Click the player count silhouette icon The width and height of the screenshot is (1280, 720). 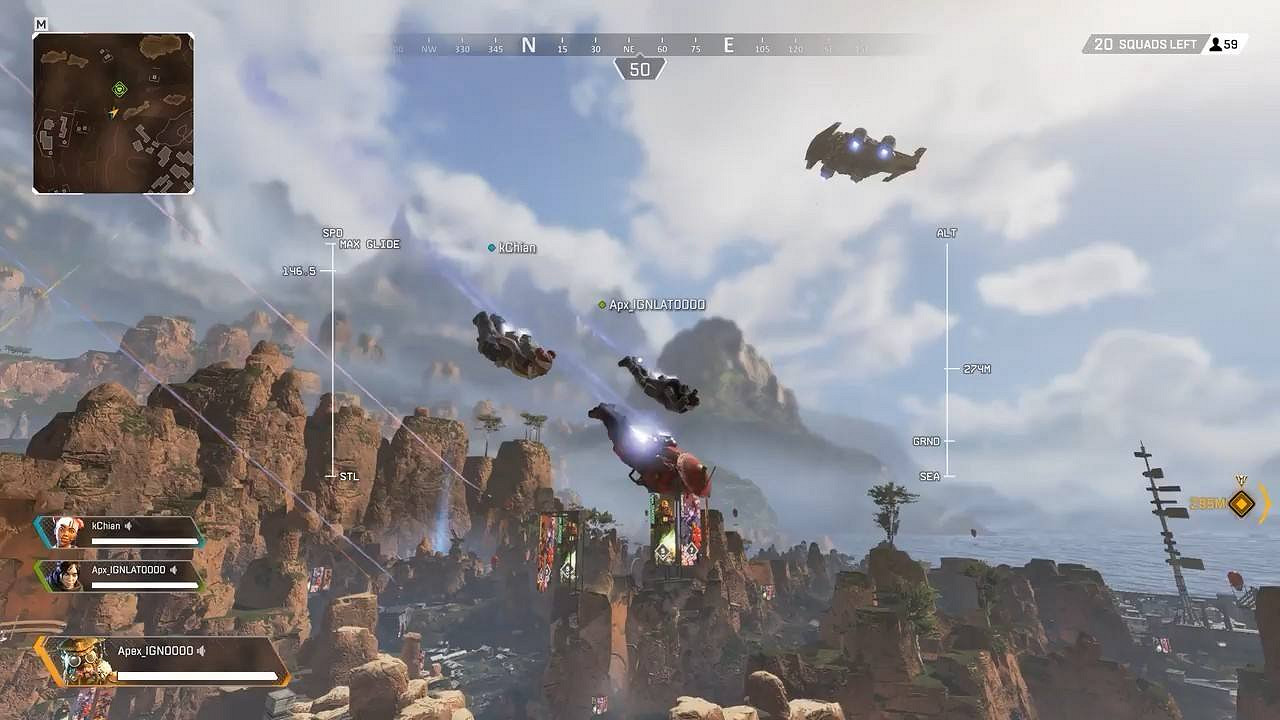[1216, 44]
